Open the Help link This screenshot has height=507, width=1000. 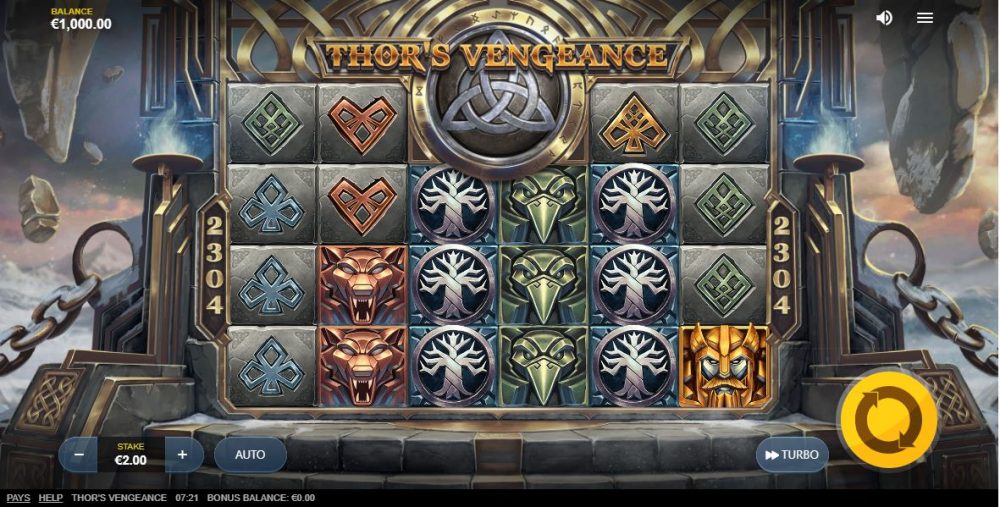(x=50, y=498)
